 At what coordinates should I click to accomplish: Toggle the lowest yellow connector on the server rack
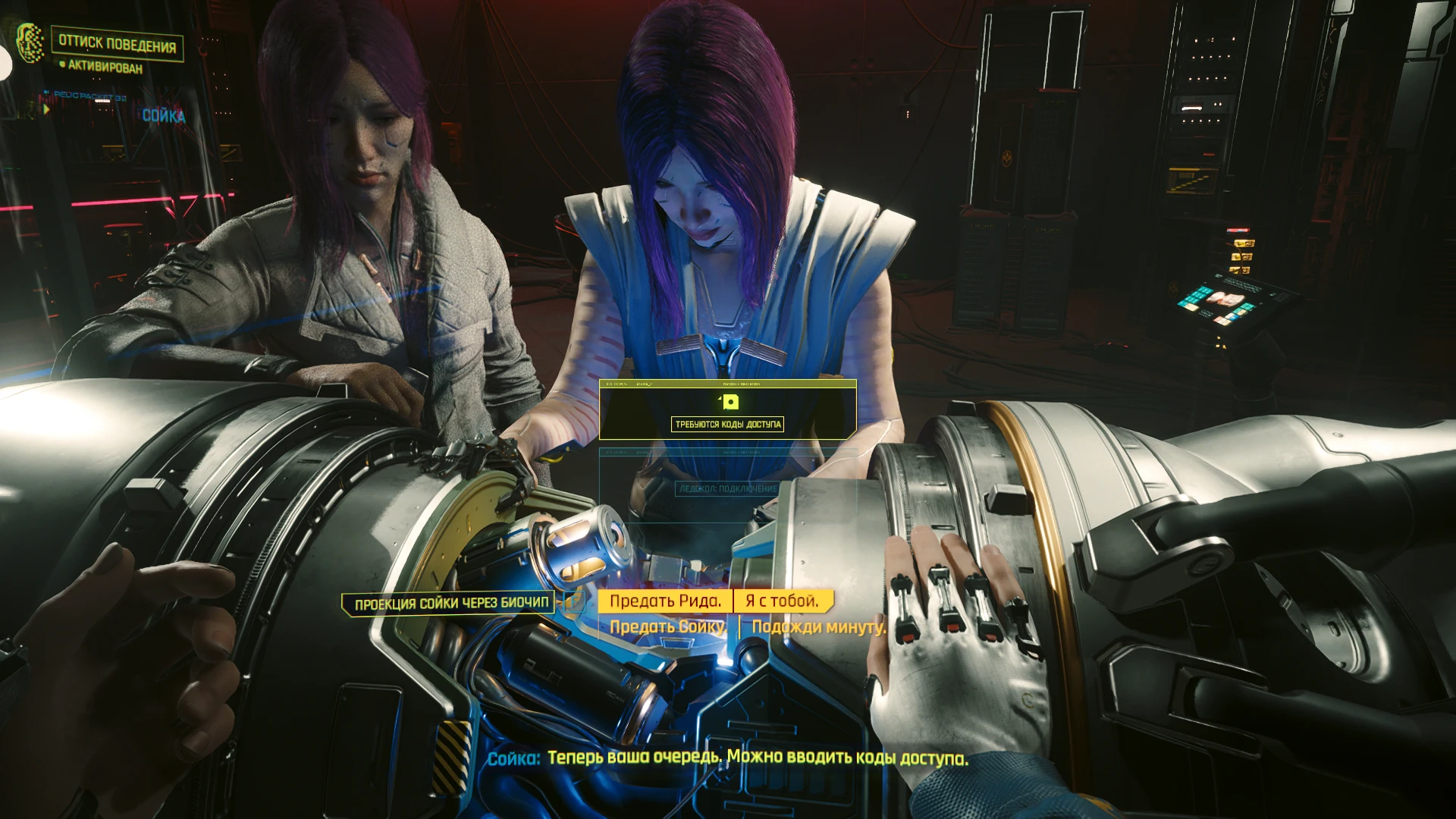click(x=1240, y=270)
